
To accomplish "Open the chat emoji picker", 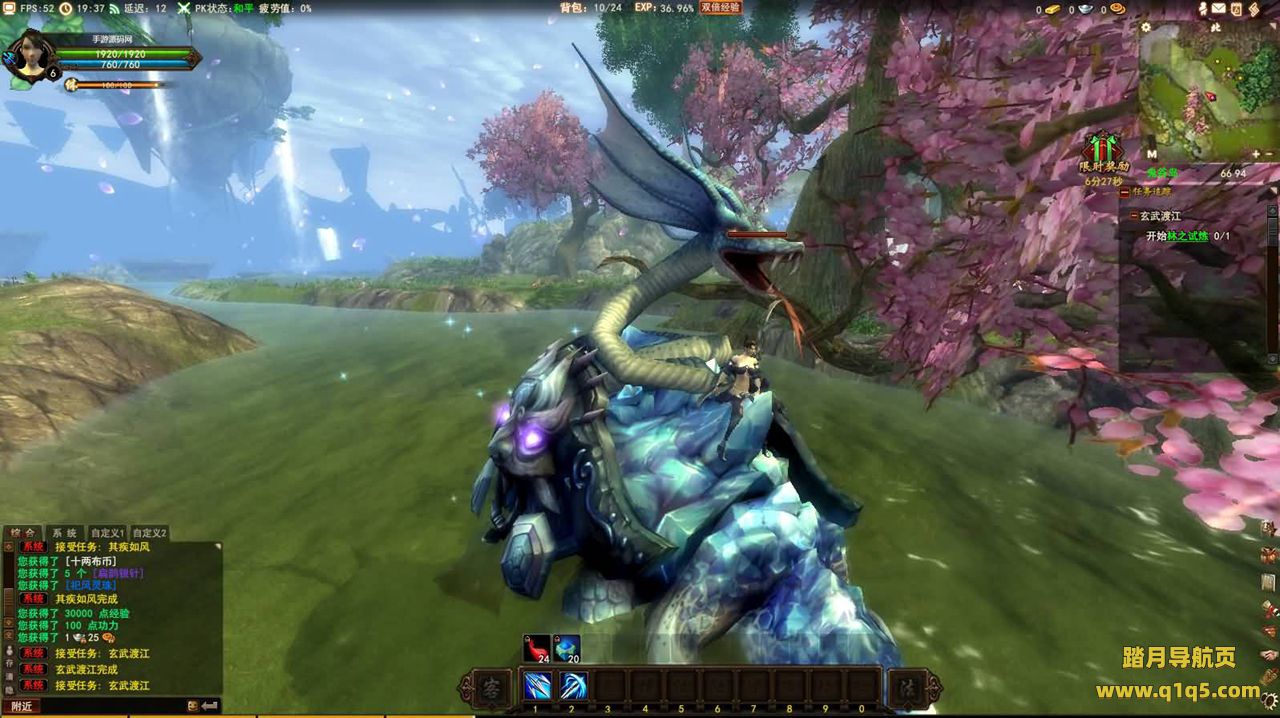I will pyautogui.click(x=192, y=706).
